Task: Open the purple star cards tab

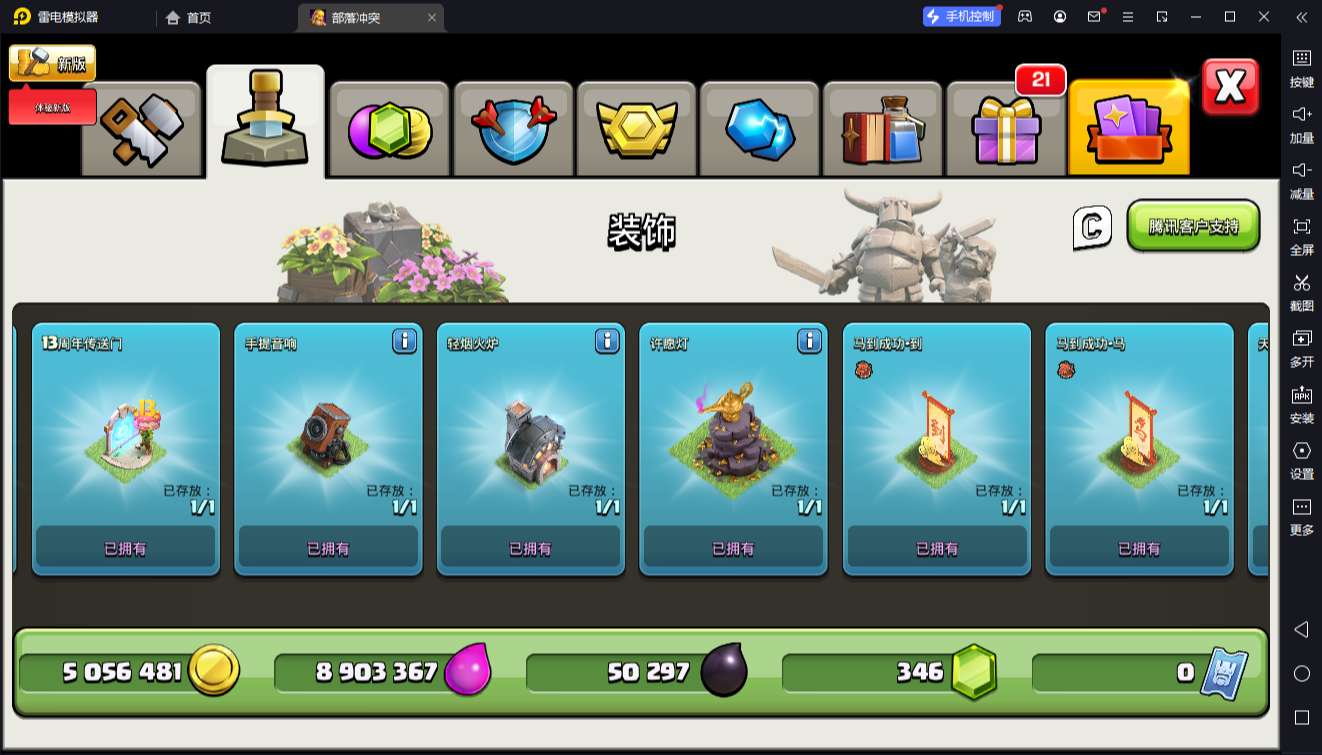Action: tap(1129, 130)
